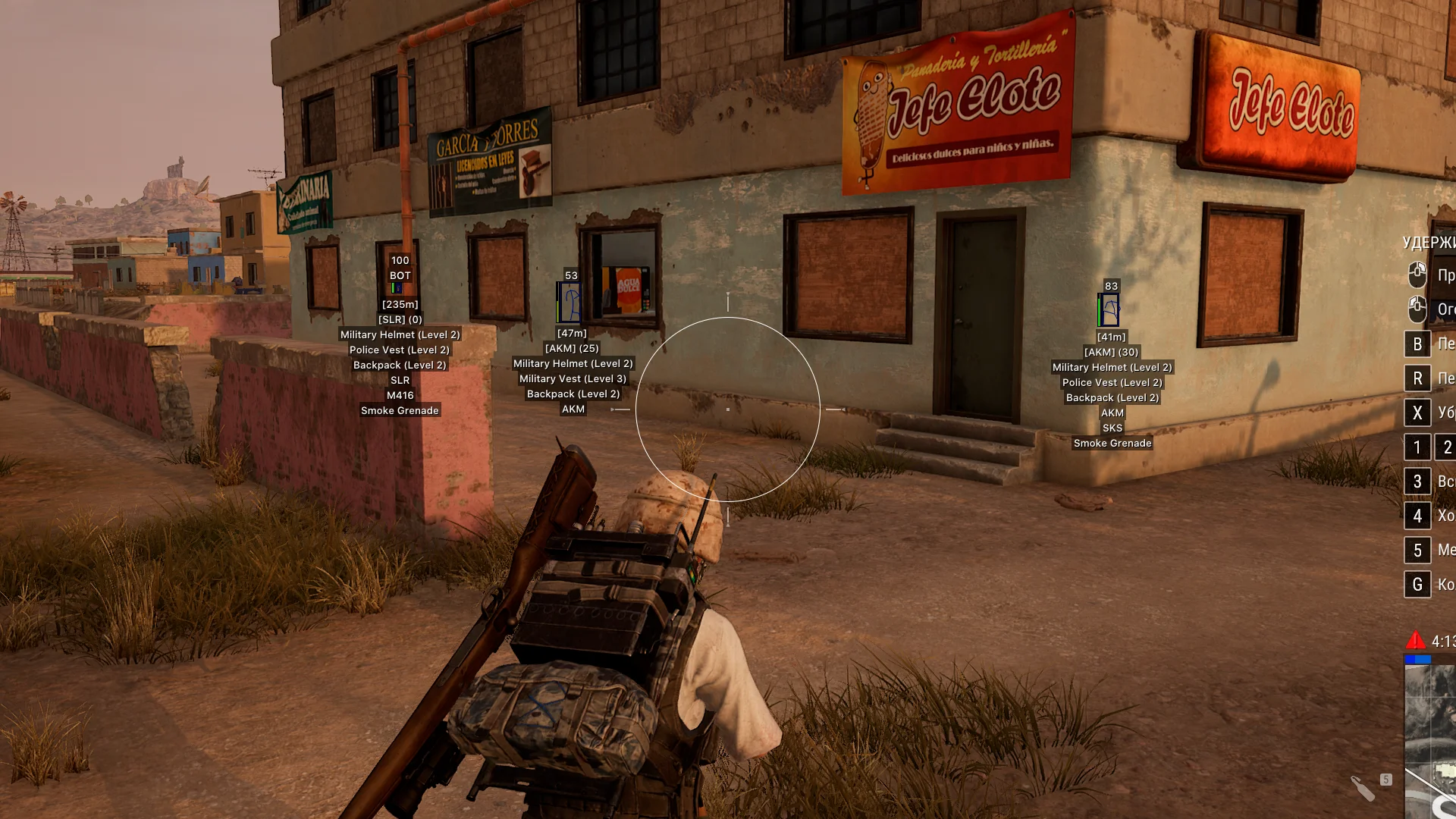Screen dimensions: 1456x819
Task: Select the B keybind hint icon
Action: click(x=1417, y=344)
